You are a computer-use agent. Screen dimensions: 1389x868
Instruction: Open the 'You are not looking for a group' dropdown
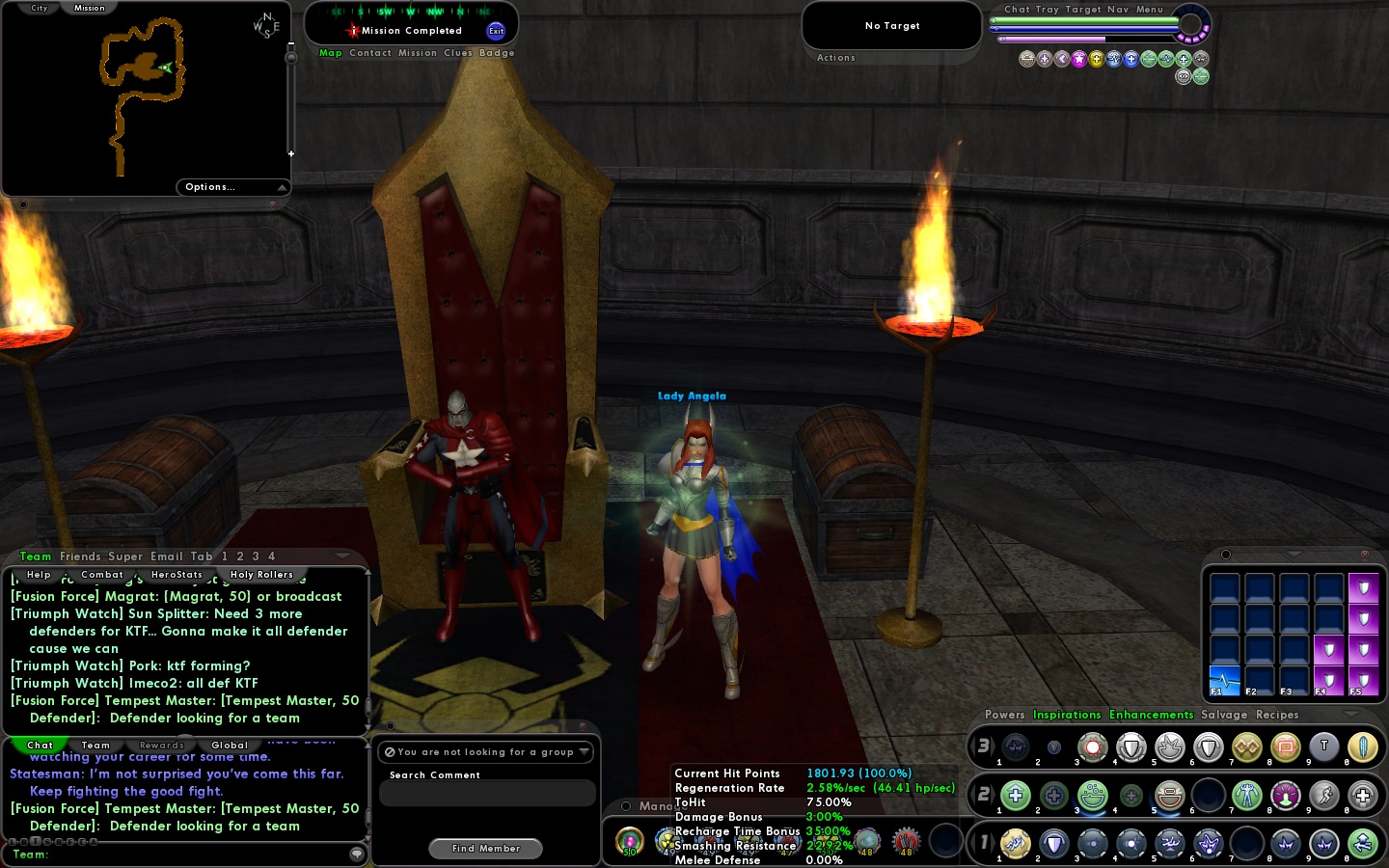click(584, 752)
